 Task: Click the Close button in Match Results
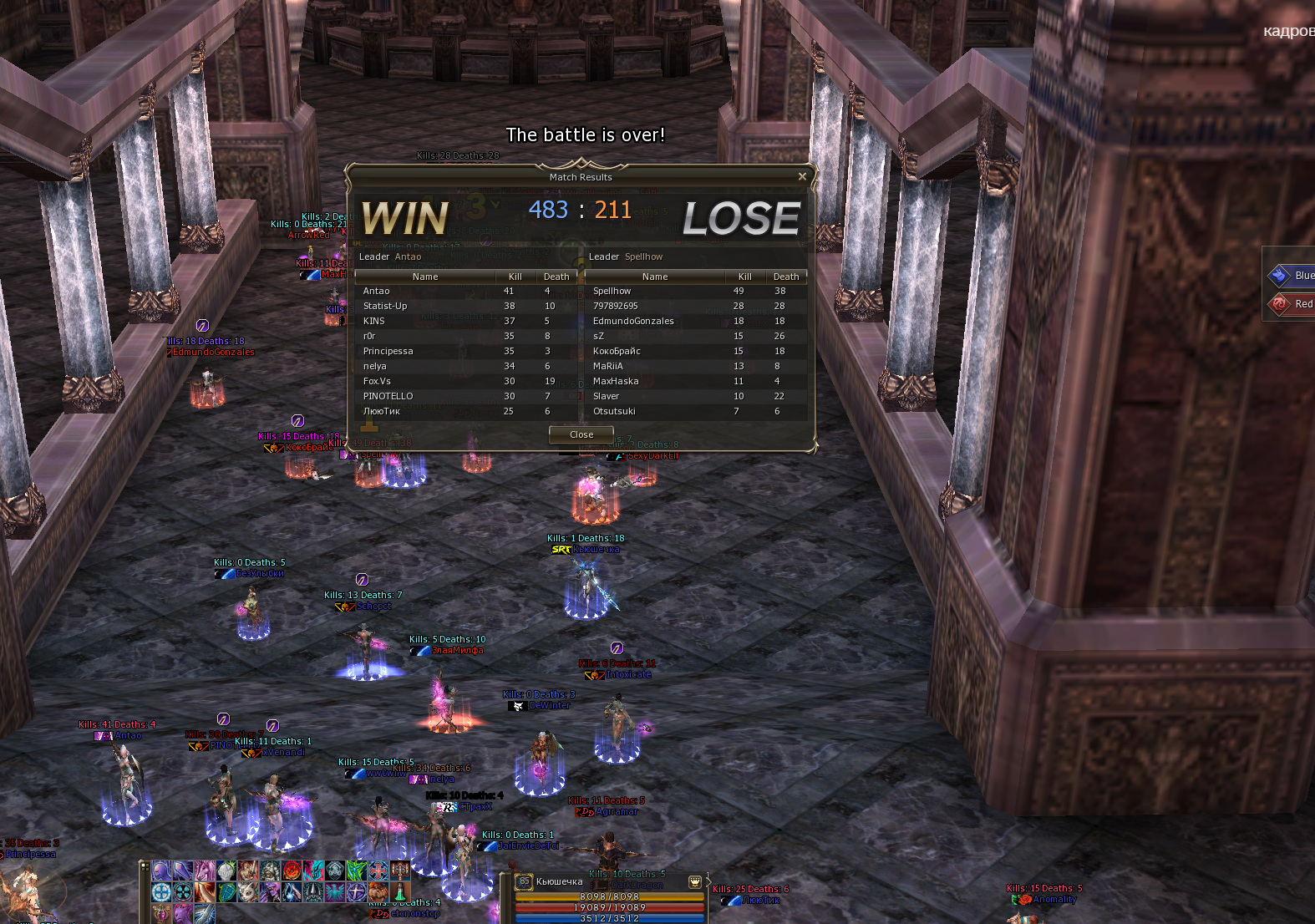pos(581,434)
